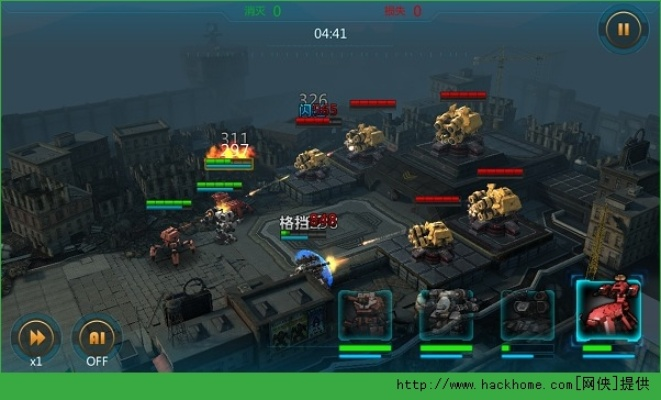The image size is (661, 400).
Task: Turn on the AI auto-battle toggle
Action: (x=97, y=335)
